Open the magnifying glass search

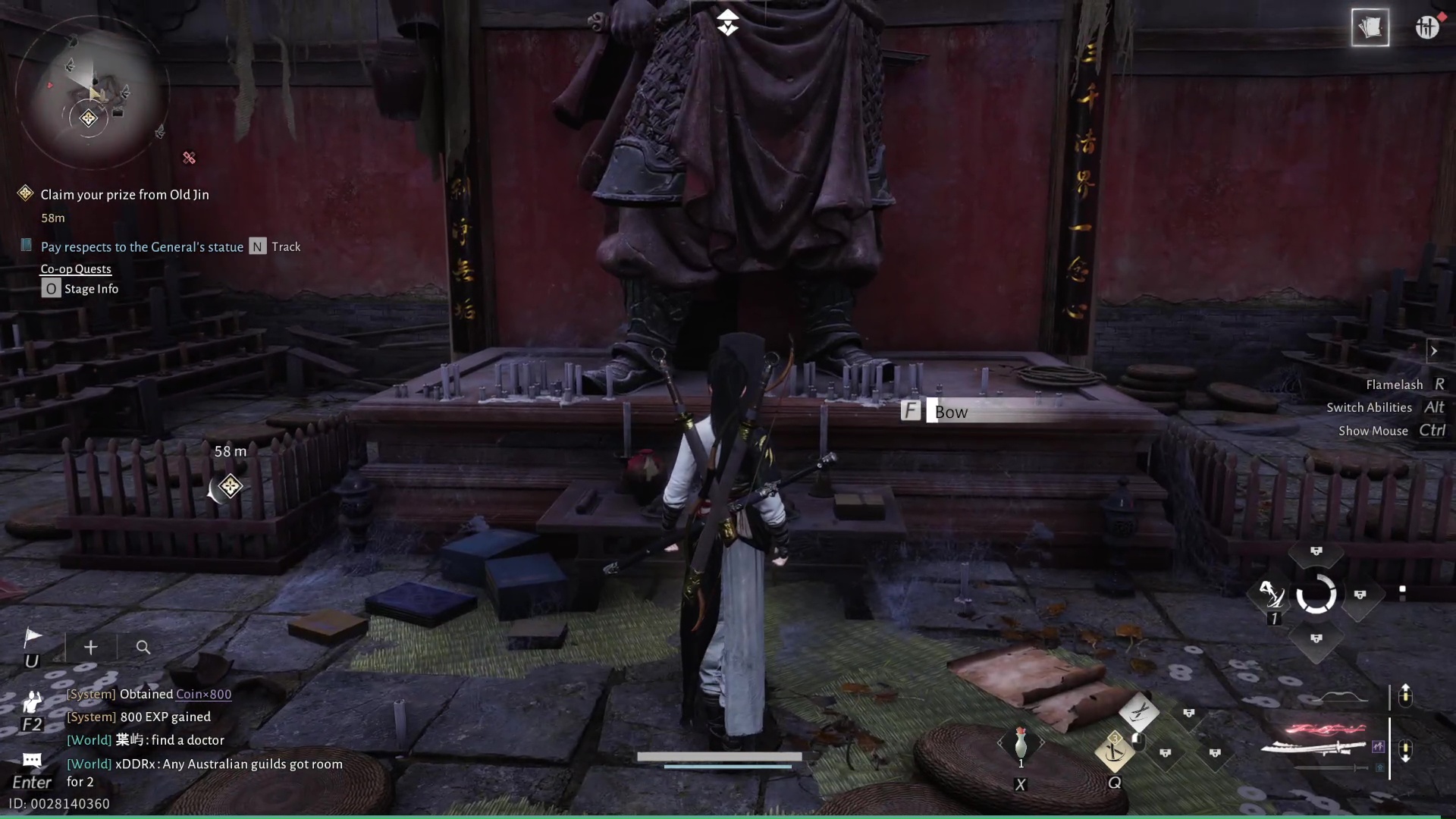click(143, 648)
